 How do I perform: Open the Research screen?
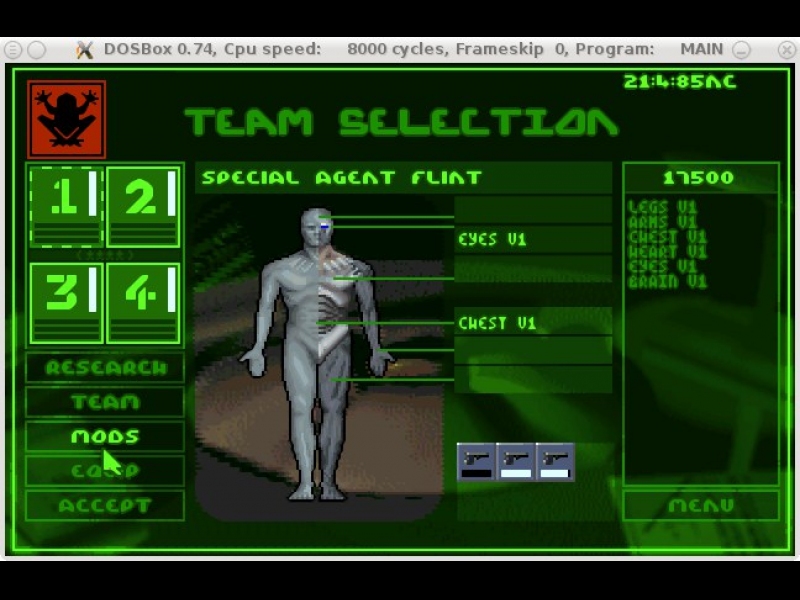[x=105, y=368]
